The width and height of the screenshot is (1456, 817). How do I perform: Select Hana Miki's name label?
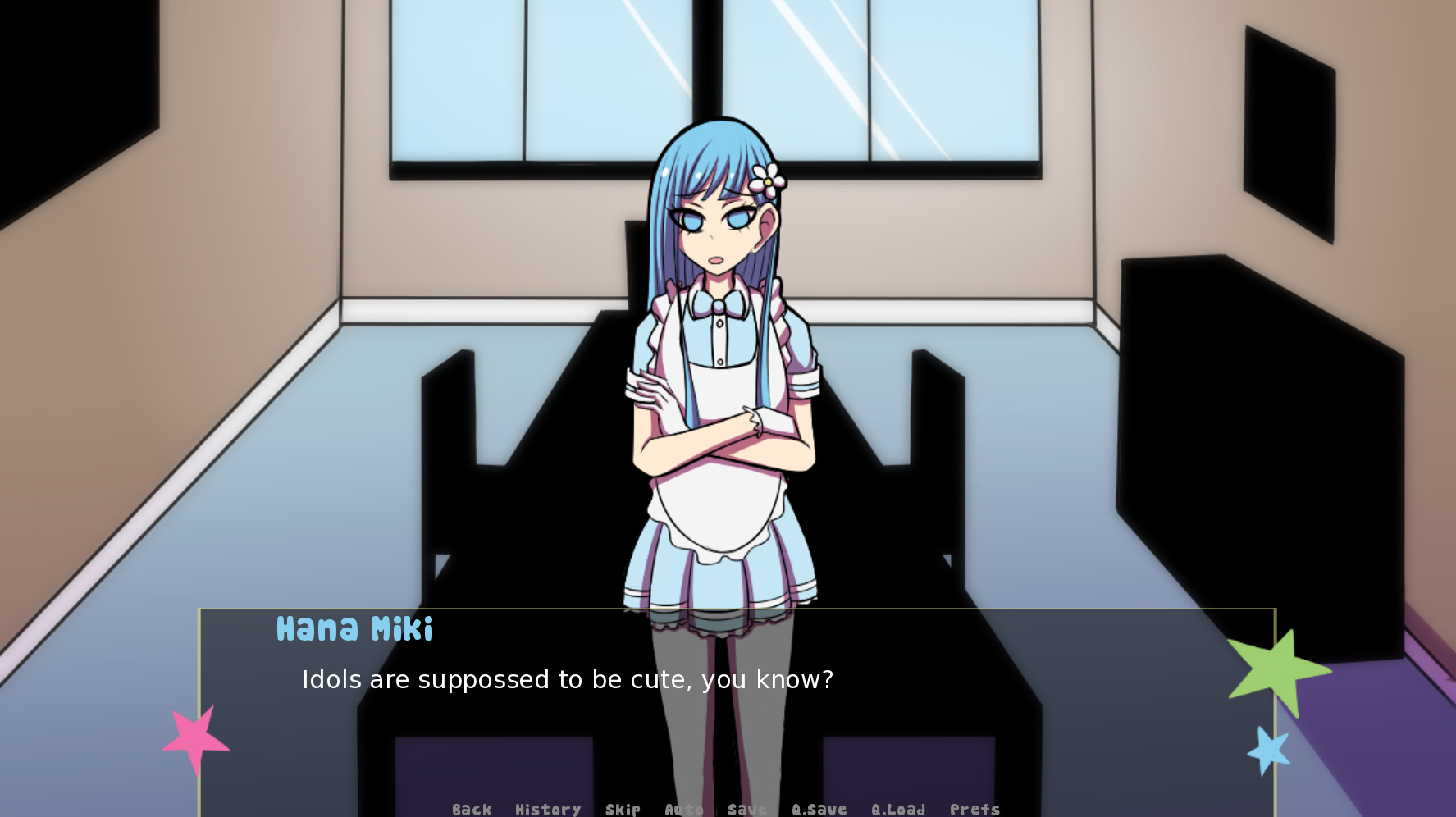pyautogui.click(x=354, y=630)
